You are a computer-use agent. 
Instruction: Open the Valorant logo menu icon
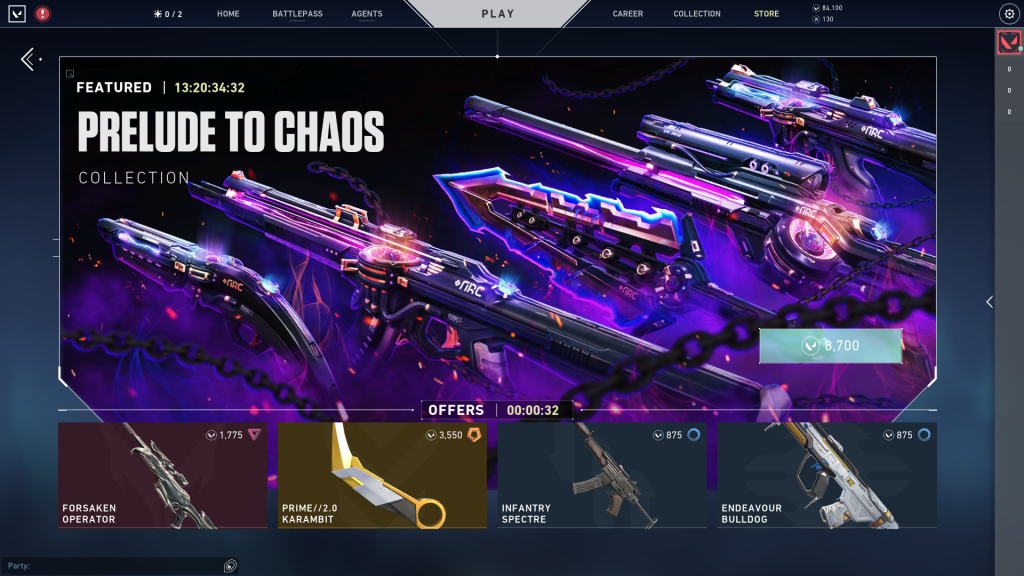coord(17,14)
